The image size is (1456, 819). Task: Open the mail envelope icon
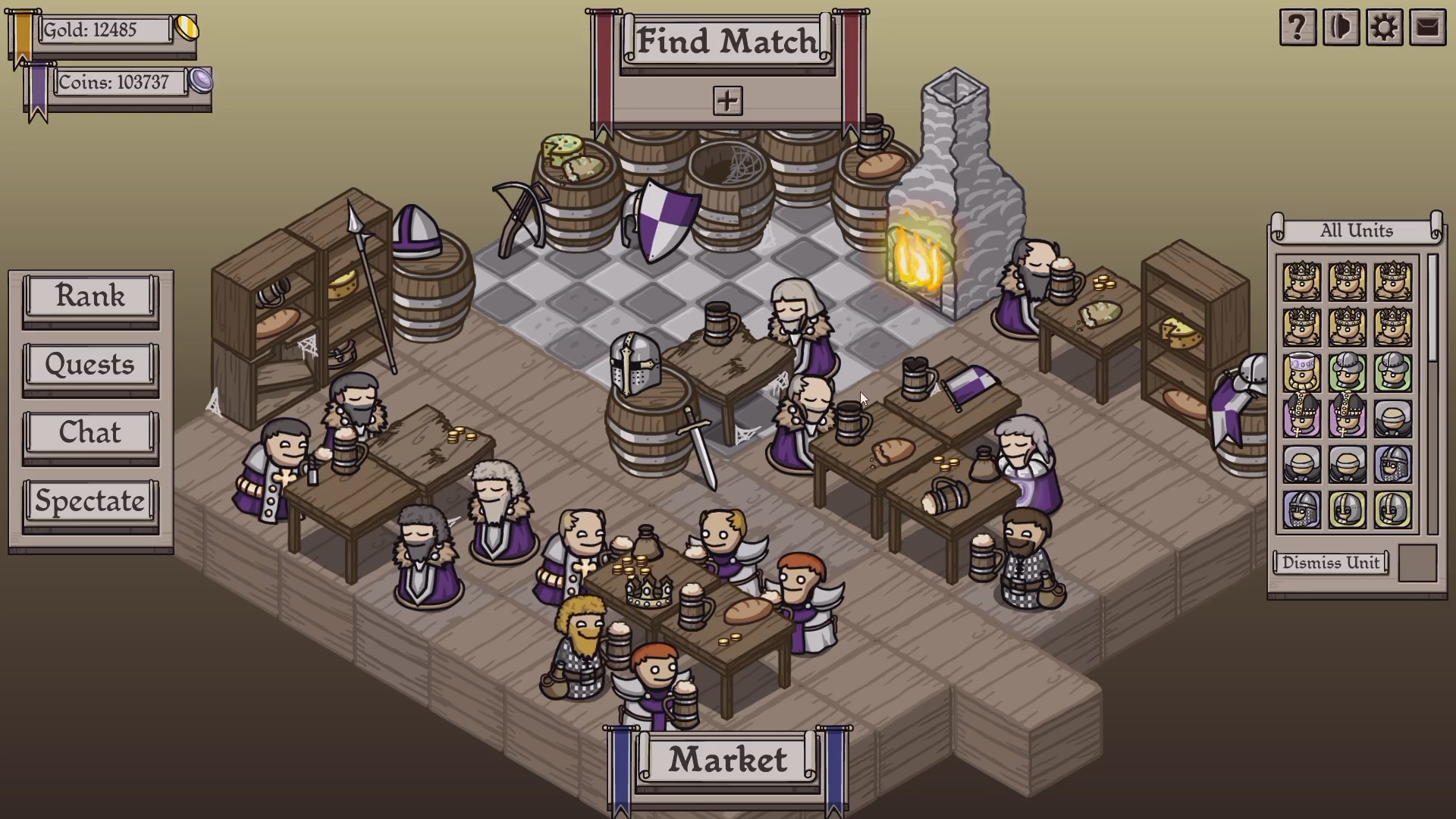pos(1428,27)
